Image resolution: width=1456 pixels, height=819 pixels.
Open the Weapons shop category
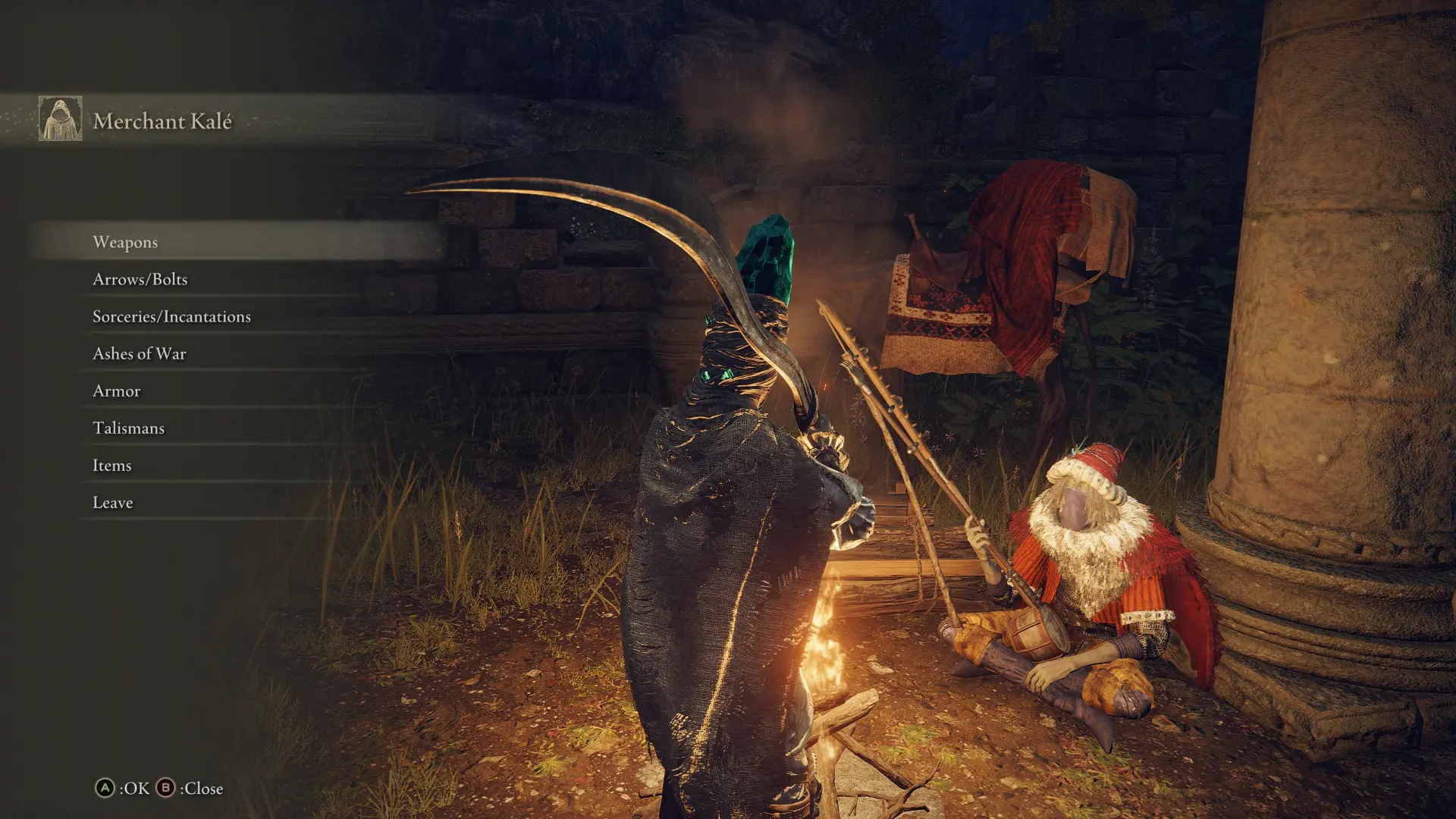[x=126, y=242]
